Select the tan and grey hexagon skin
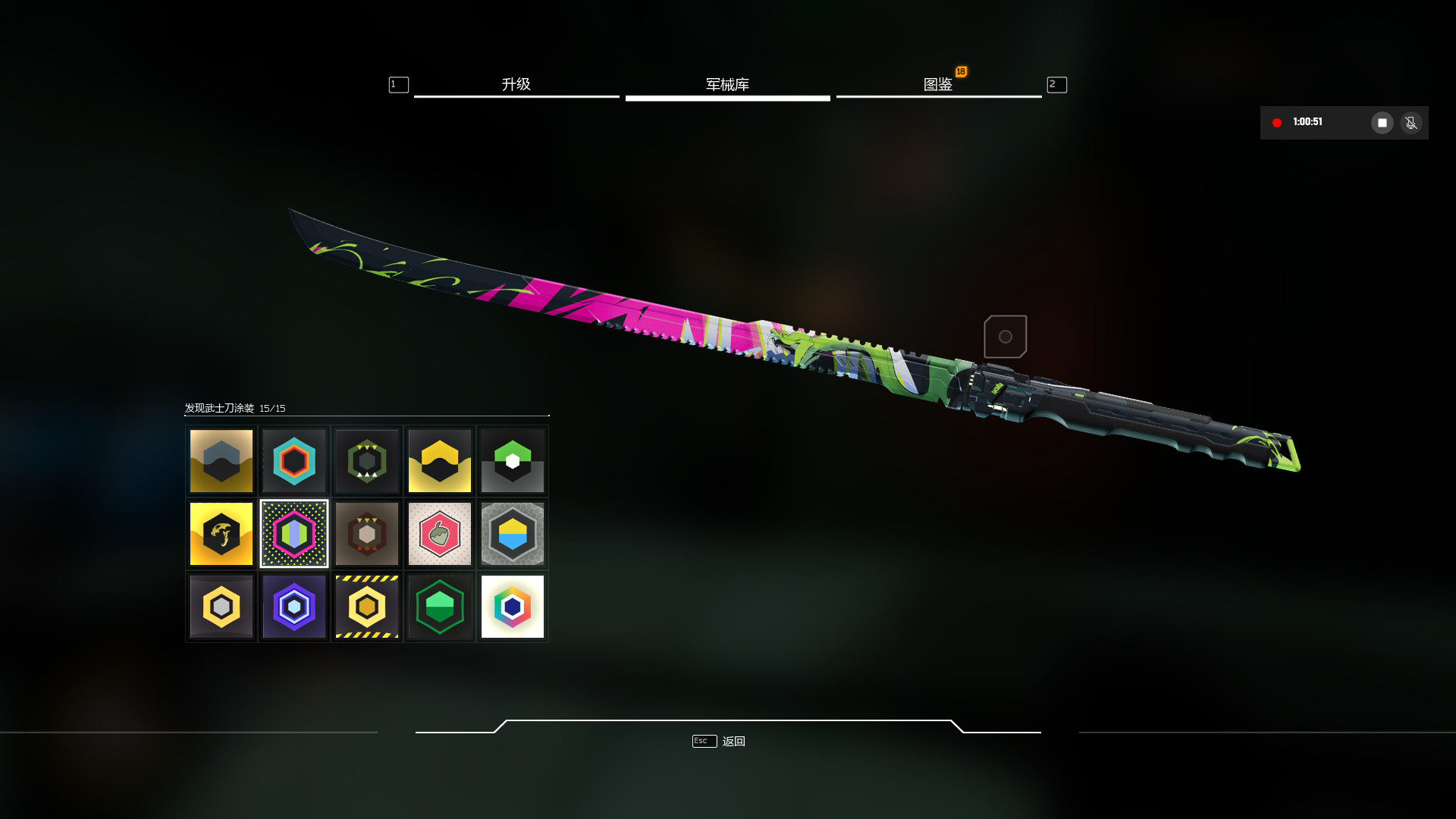 click(221, 461)
